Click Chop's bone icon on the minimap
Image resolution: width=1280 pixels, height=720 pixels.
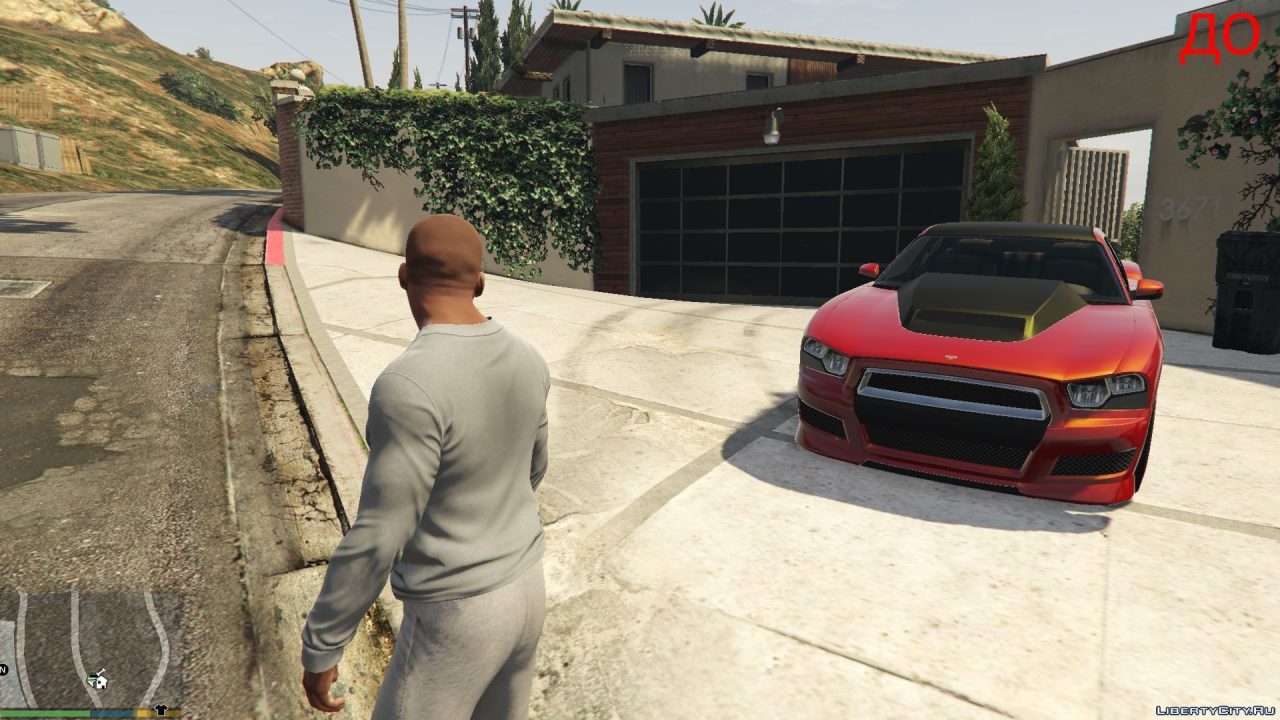tap(101, 671)
